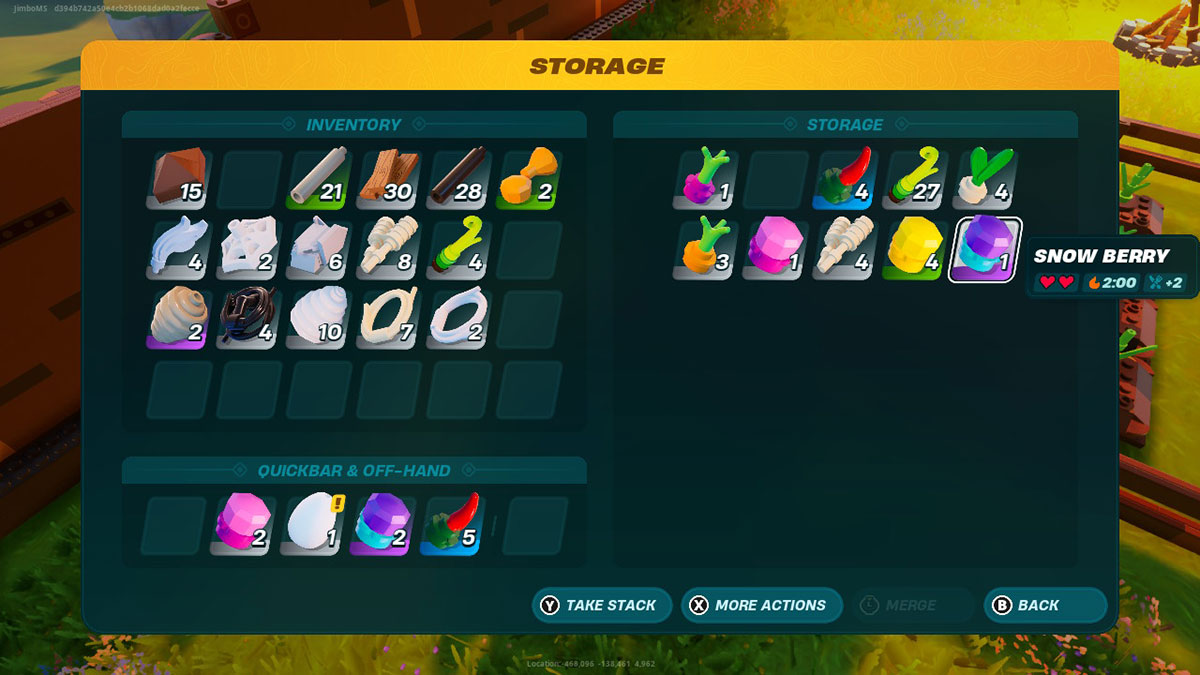
Task: Select the egg in the quickbar
Action: click(313, 525)
